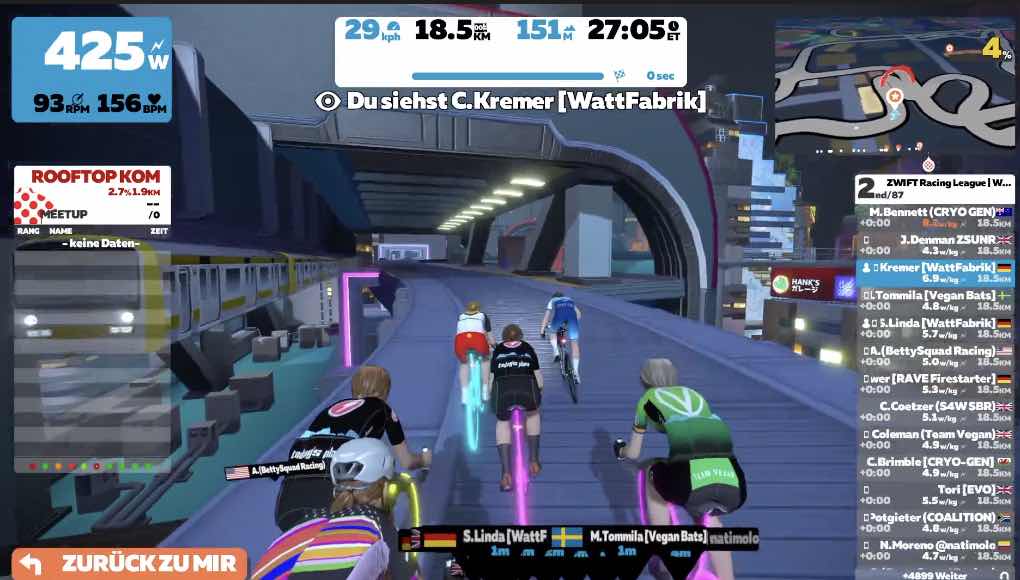Choose J.Denman ZSUNR from the rider list
This screenshot has height=580, width=1020.
pos(936,245)
